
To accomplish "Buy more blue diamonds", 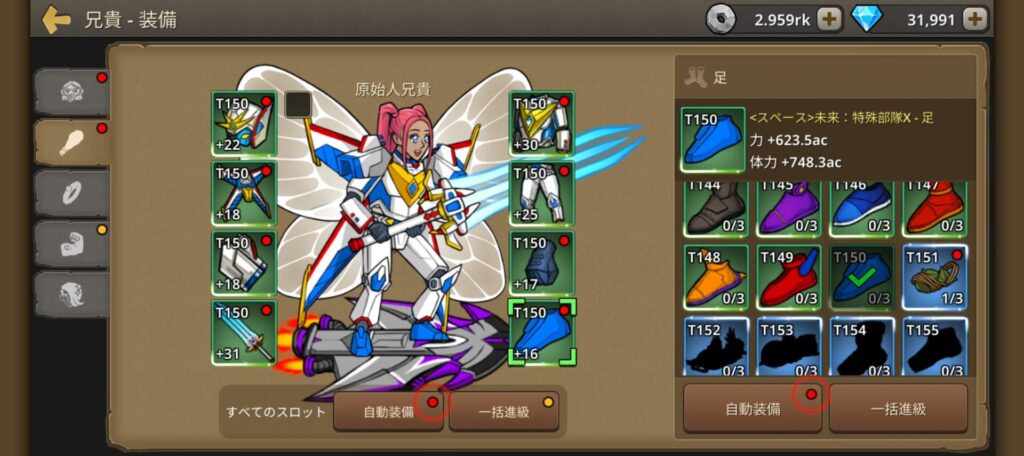I will click(x=975, y=18).
